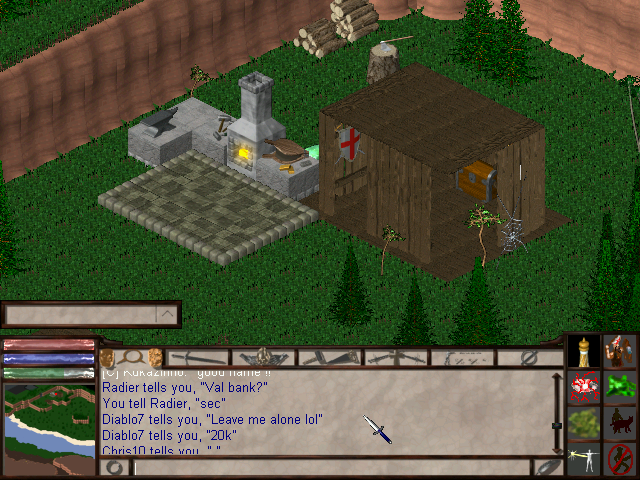Viewport: 640px width, 480px height.
Task: Select the muscular warrior icon
Action: pyautogui.click(x=621, y=352)
